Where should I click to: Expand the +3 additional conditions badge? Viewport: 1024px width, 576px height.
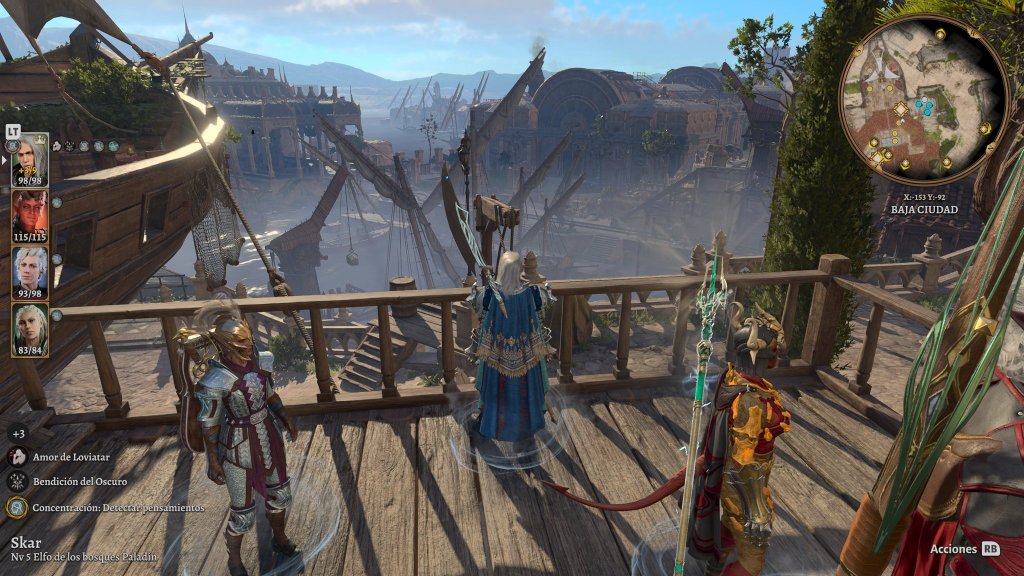tap(17, 433)
